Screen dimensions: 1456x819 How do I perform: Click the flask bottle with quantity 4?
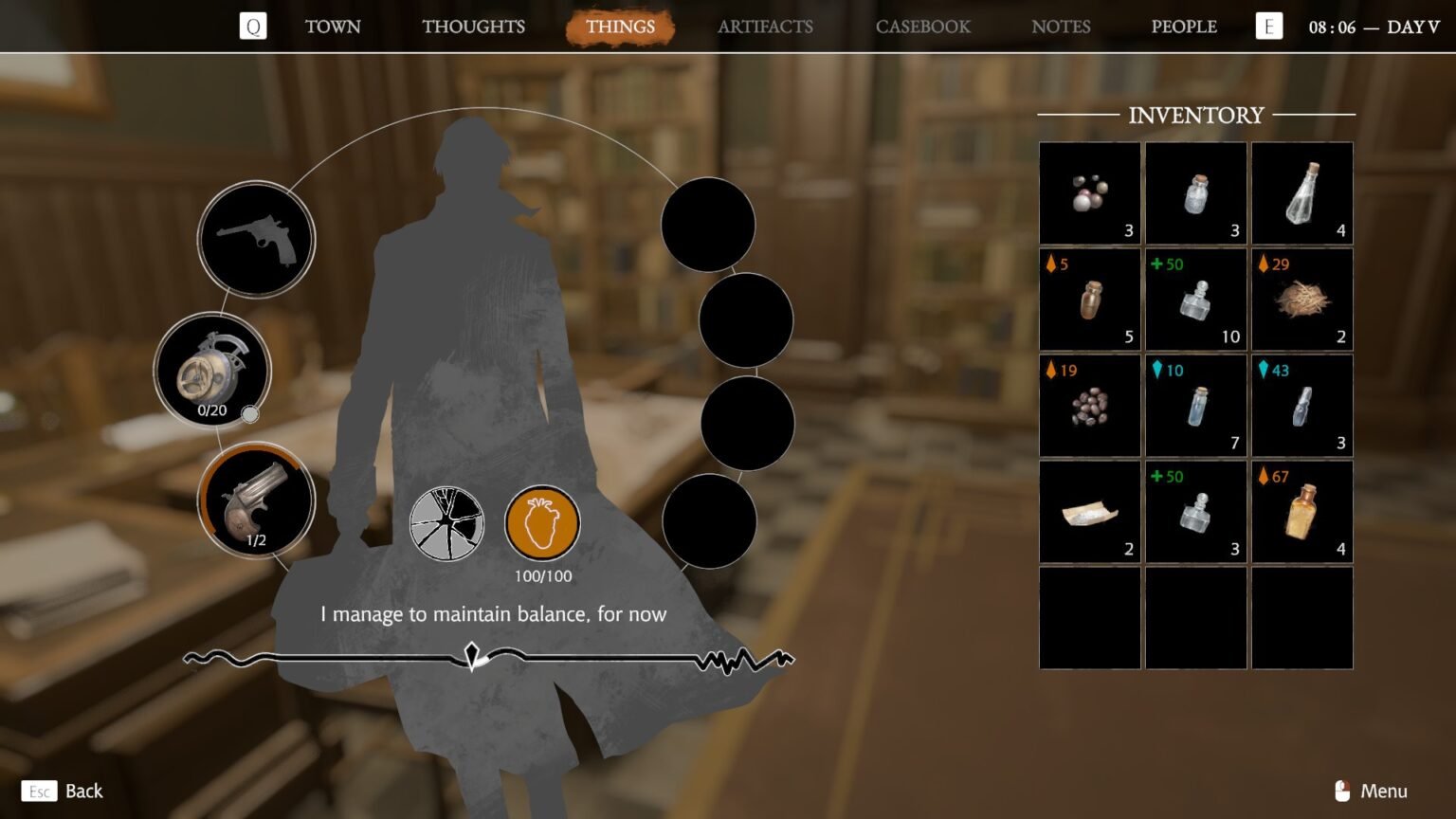1302,194
